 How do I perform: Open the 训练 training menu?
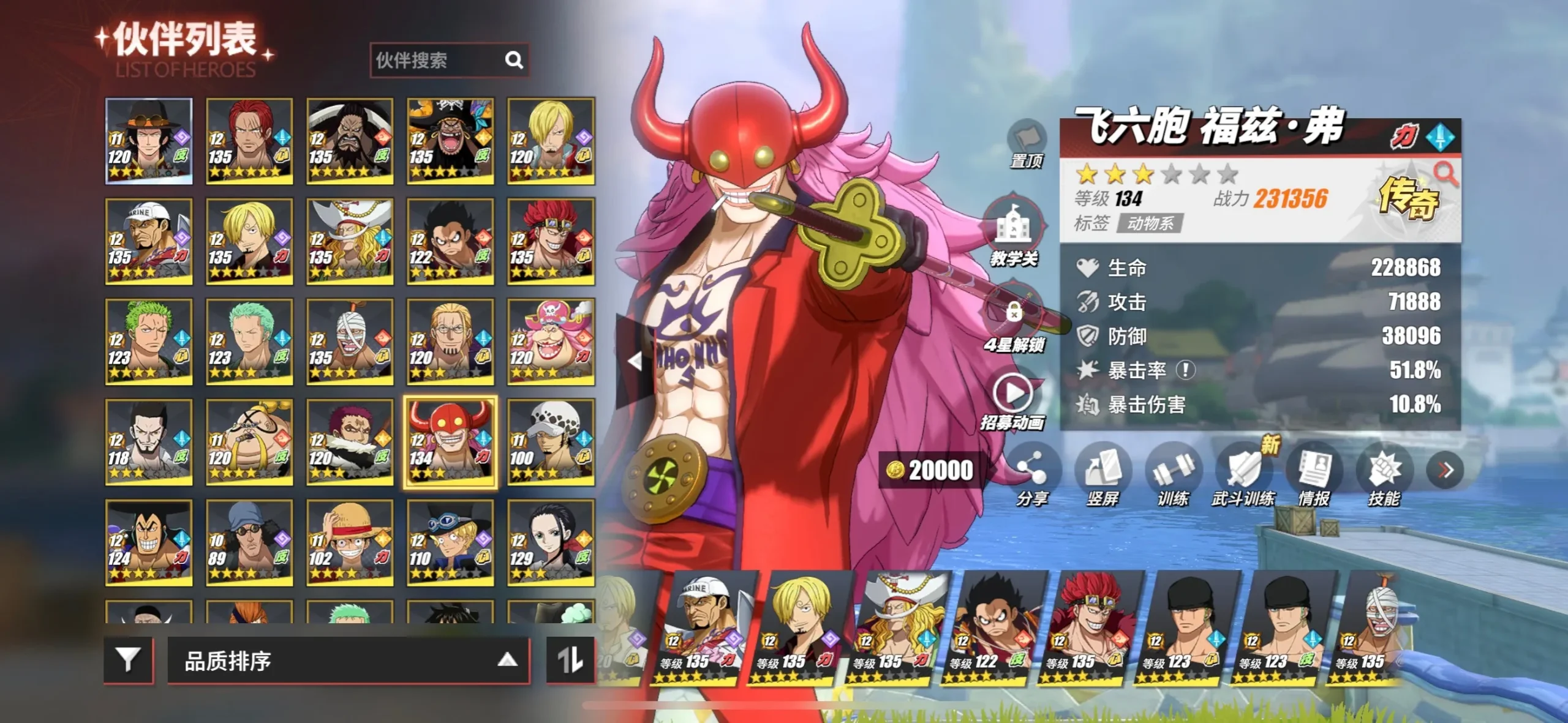[1173, 470]
